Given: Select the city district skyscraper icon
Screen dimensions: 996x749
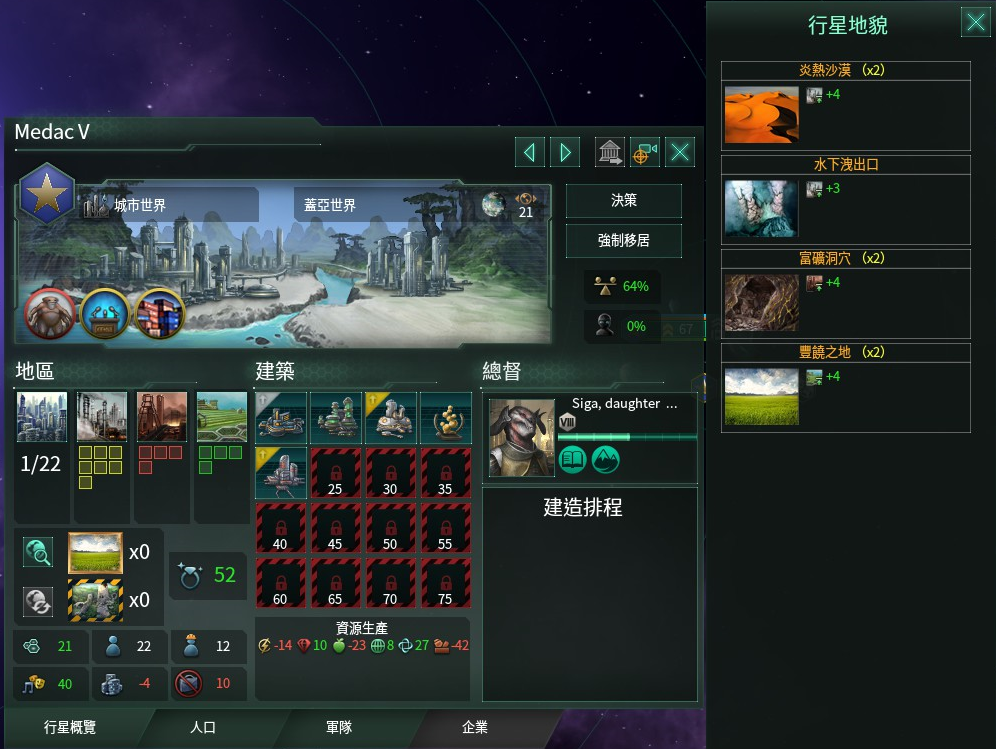Looking at the screenshot, I should point(42,417).
